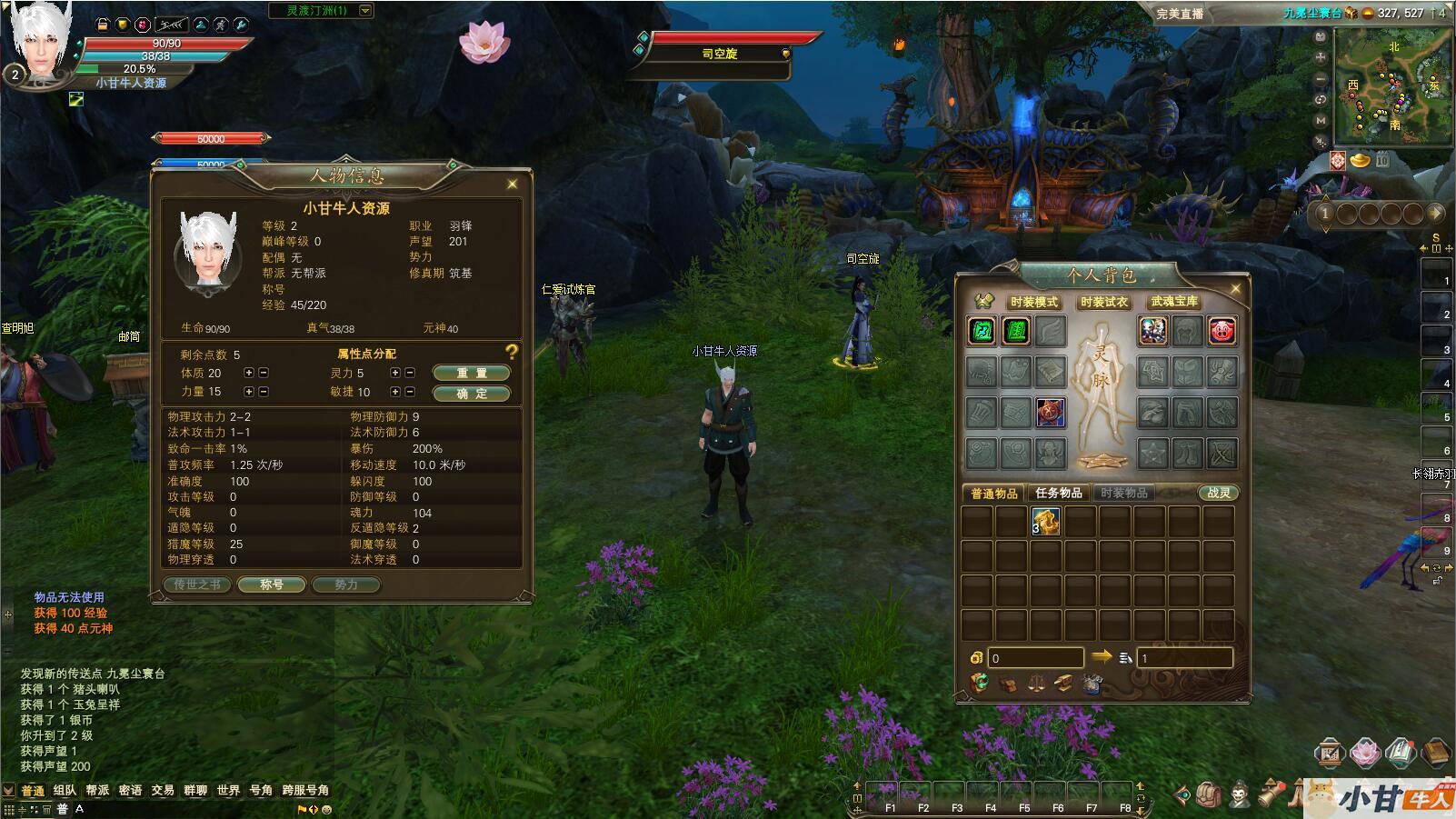
Task: Open the 称号 title button
Action: pos(272,584)
